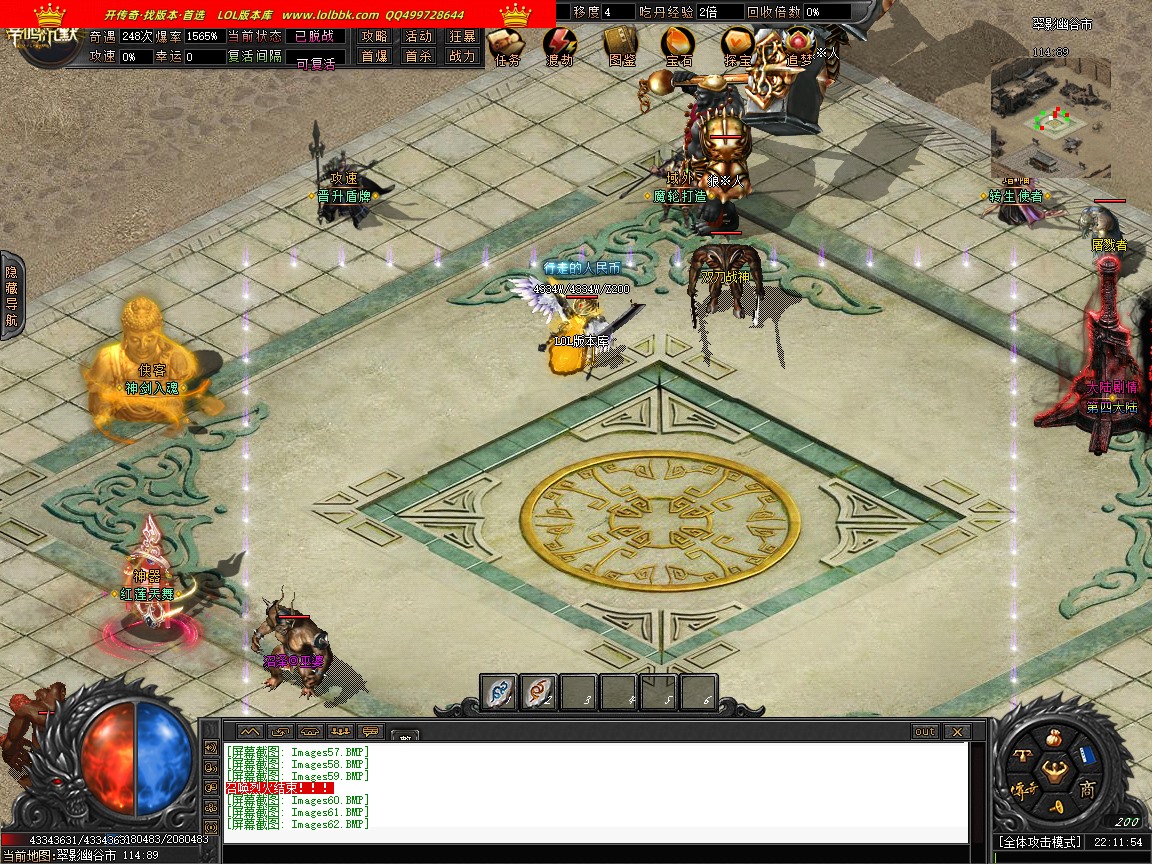Toggle the 全体攻击模式 attack mode label

tap(1039, 843)
